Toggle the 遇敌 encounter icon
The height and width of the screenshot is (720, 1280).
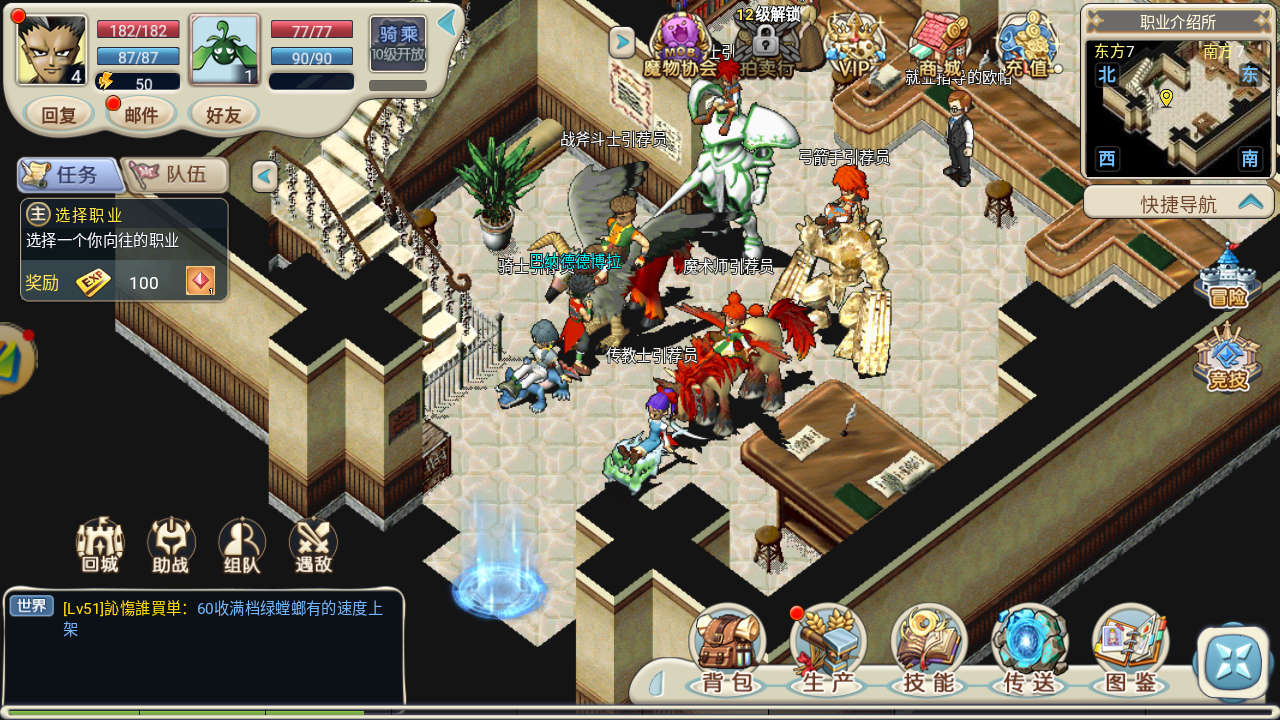pos(313,545)
